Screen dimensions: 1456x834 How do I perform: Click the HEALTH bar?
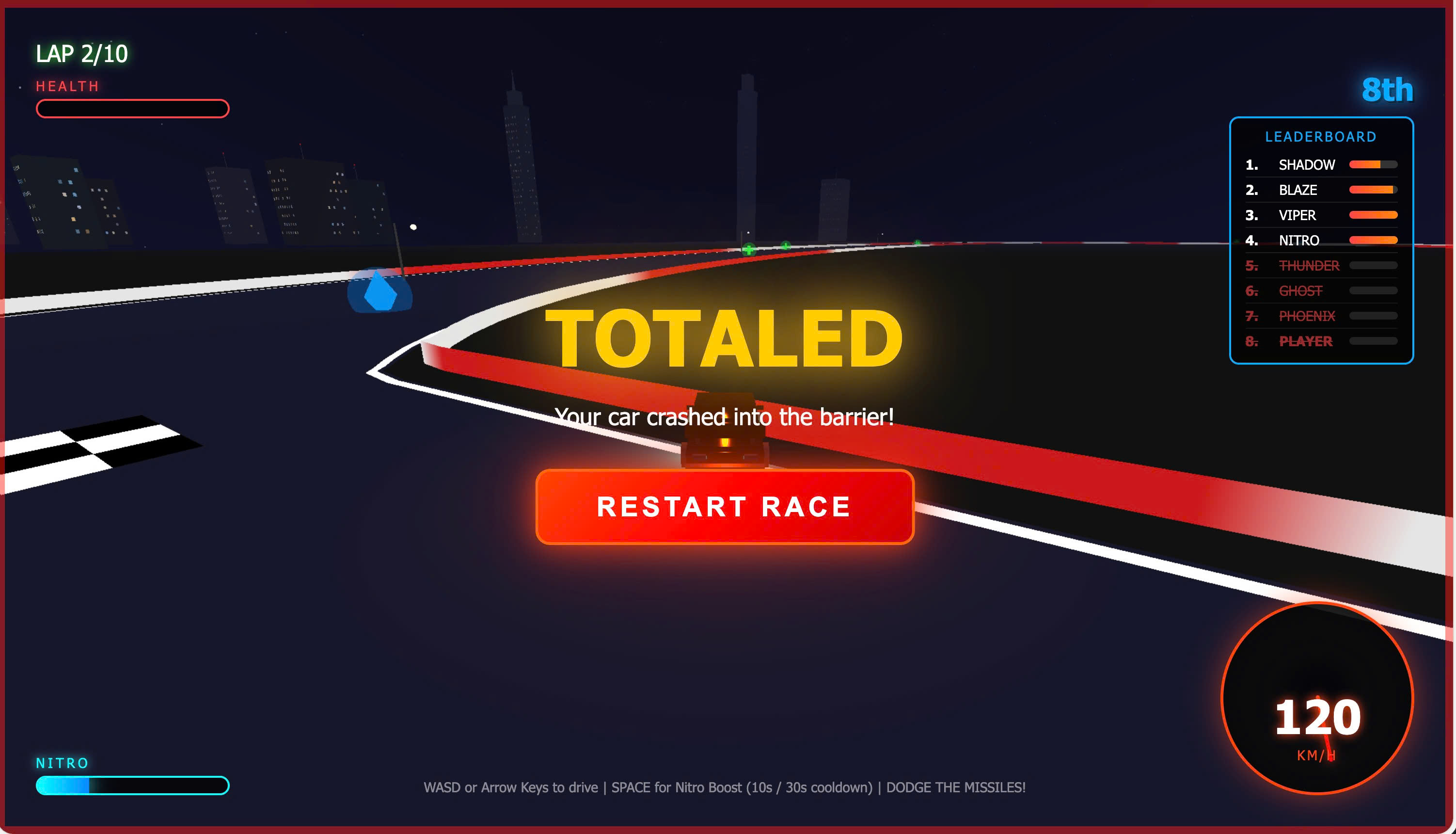pos(132,108)
